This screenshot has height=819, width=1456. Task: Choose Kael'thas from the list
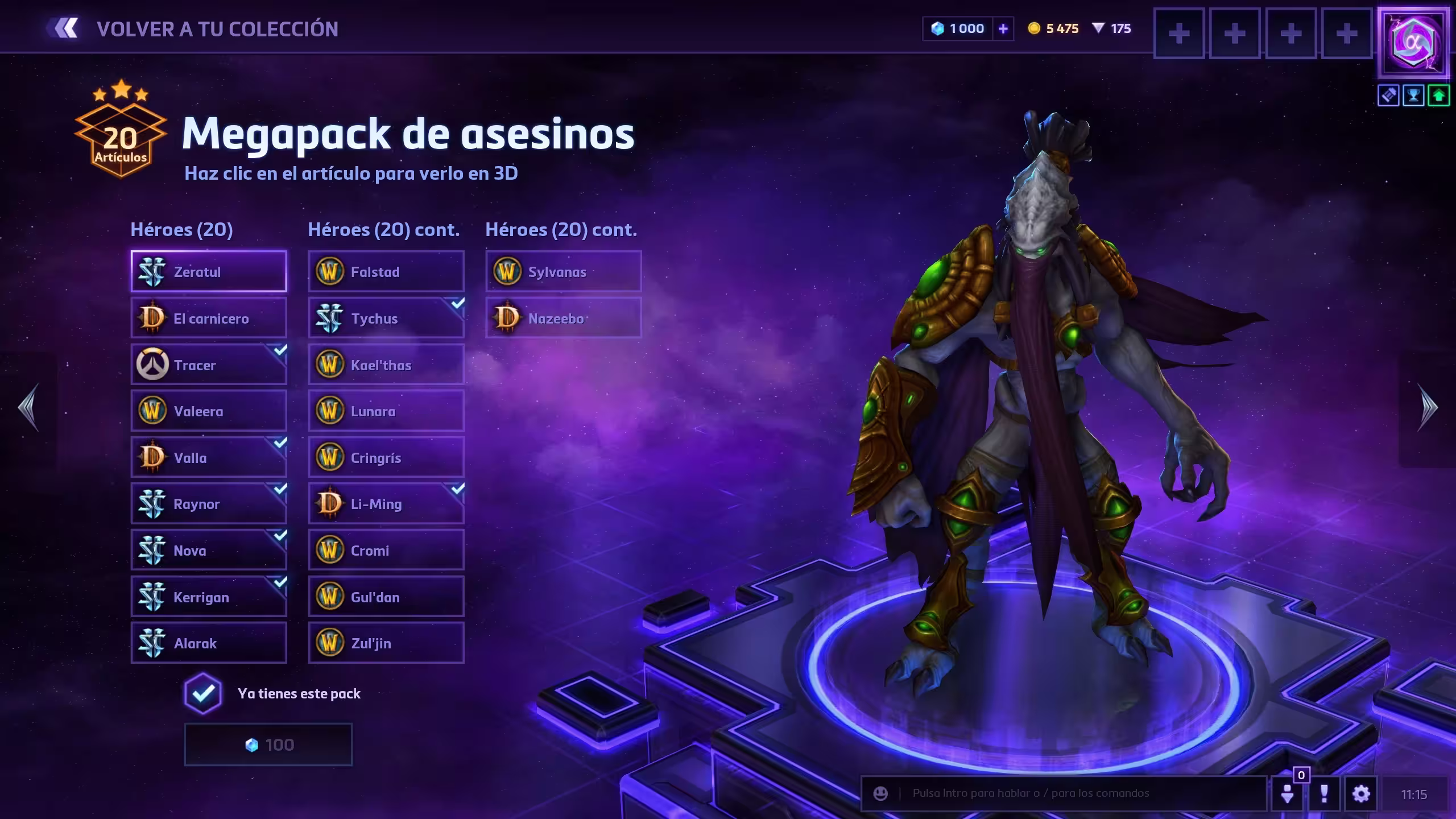386,365
